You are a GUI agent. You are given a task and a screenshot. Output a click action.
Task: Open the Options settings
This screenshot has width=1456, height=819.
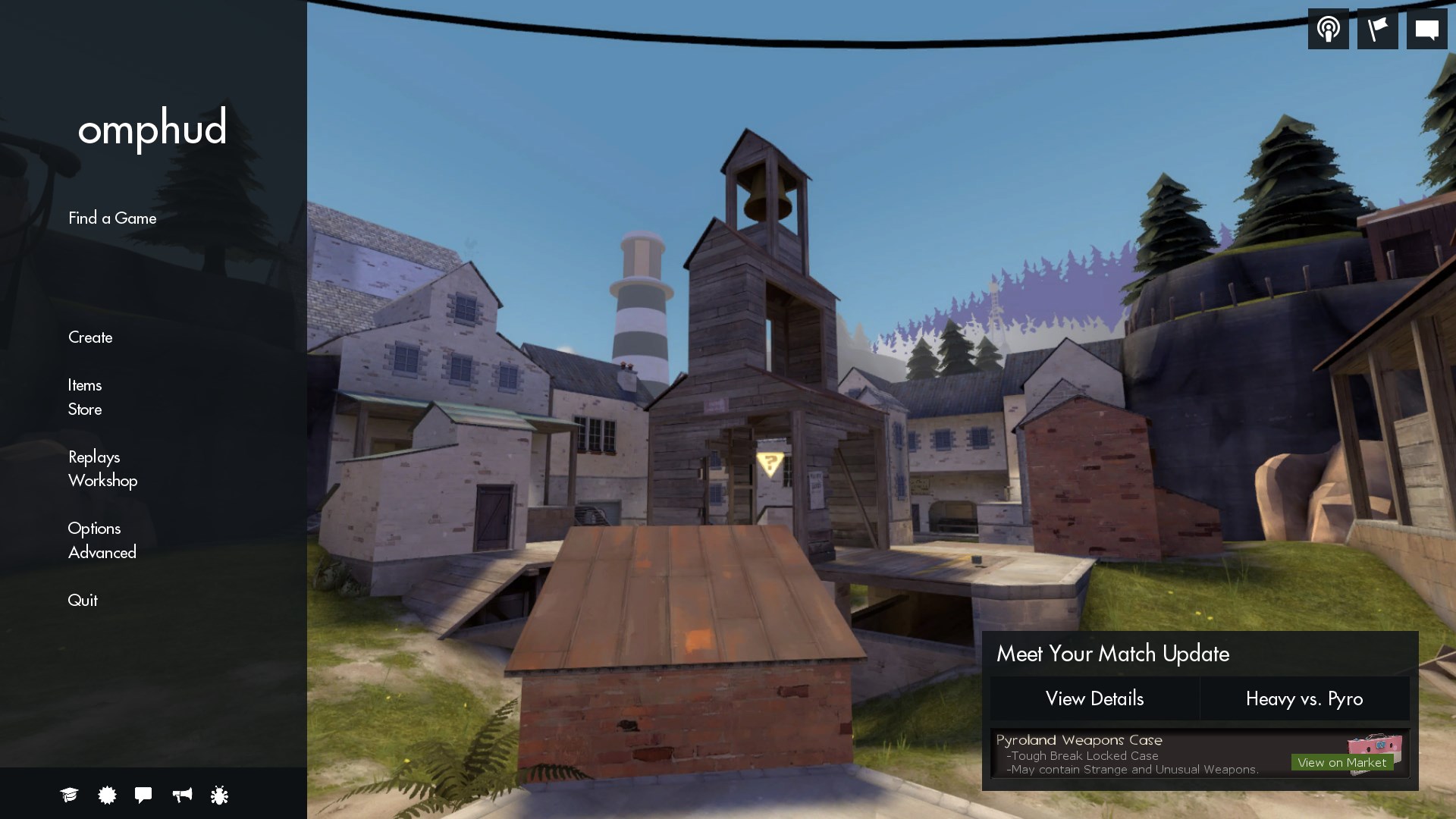coord(94,529)
